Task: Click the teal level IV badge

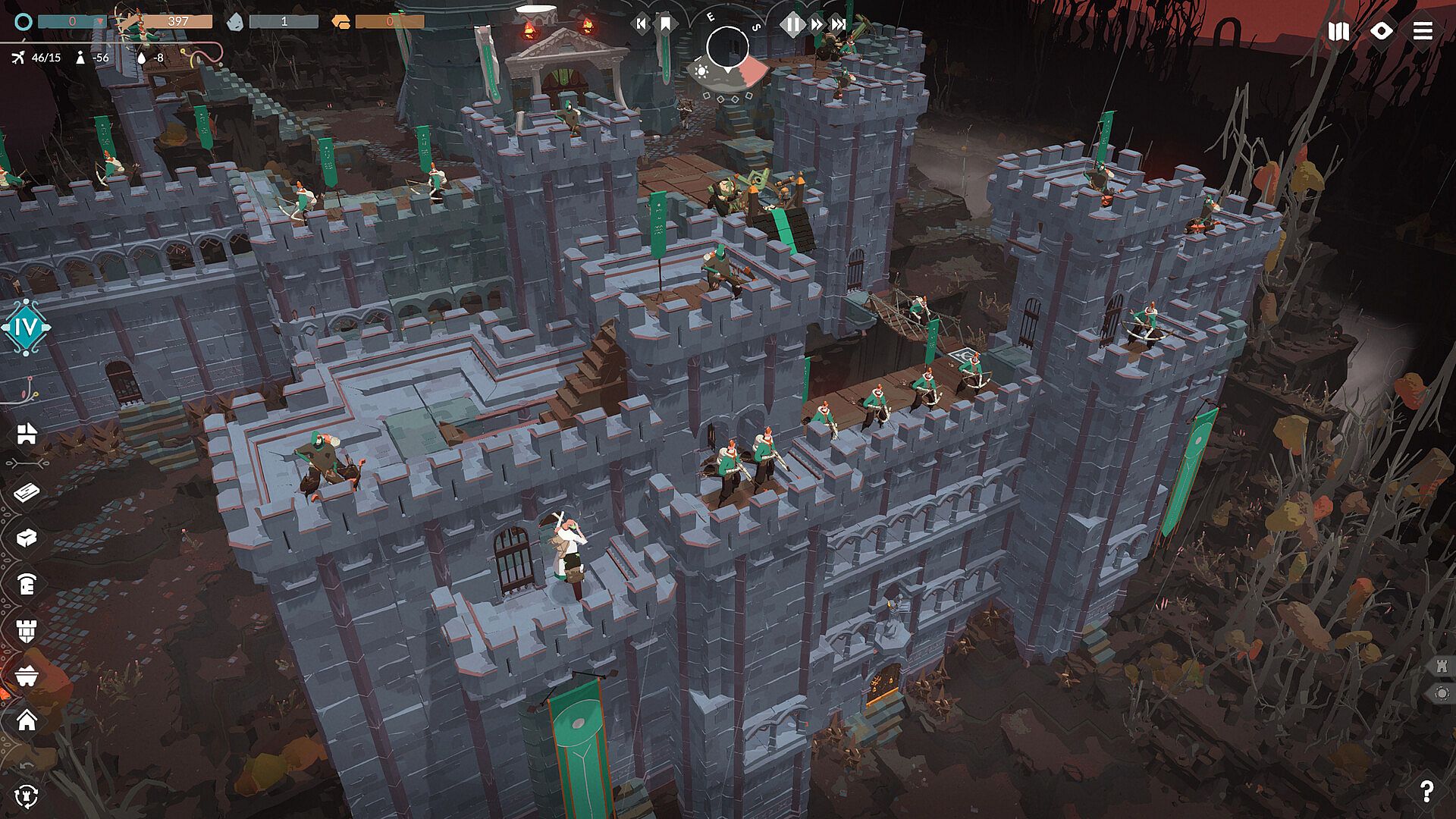Action: tap(26, 328)
